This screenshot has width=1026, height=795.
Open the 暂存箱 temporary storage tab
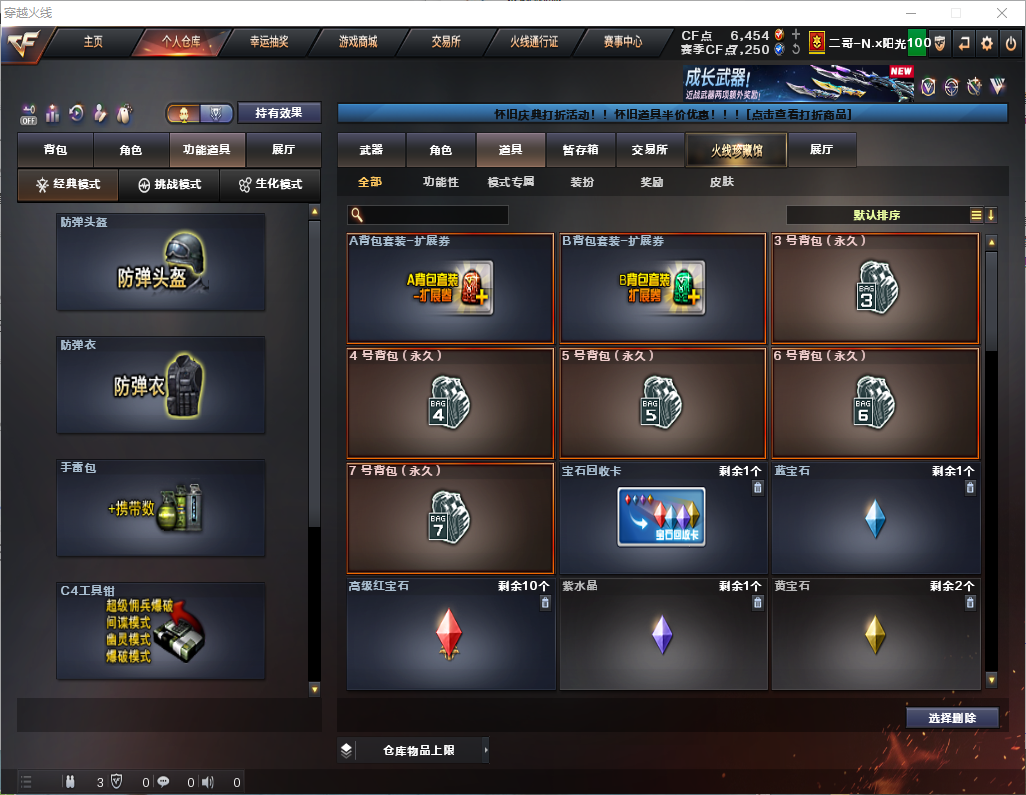580,150
